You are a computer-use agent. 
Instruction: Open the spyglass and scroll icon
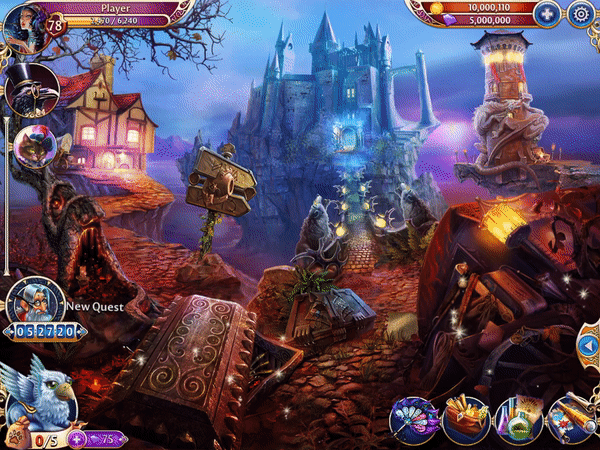click(572, 418)
